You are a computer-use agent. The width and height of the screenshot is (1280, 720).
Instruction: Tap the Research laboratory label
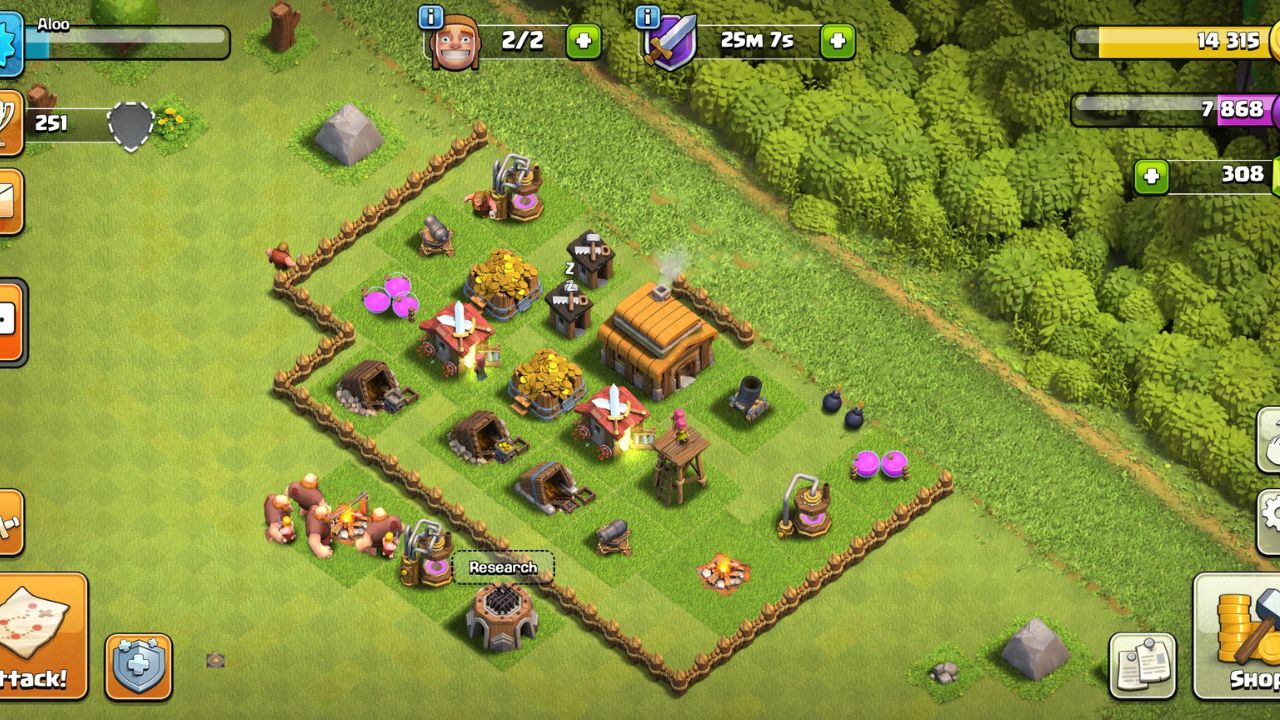click(502, 566)
